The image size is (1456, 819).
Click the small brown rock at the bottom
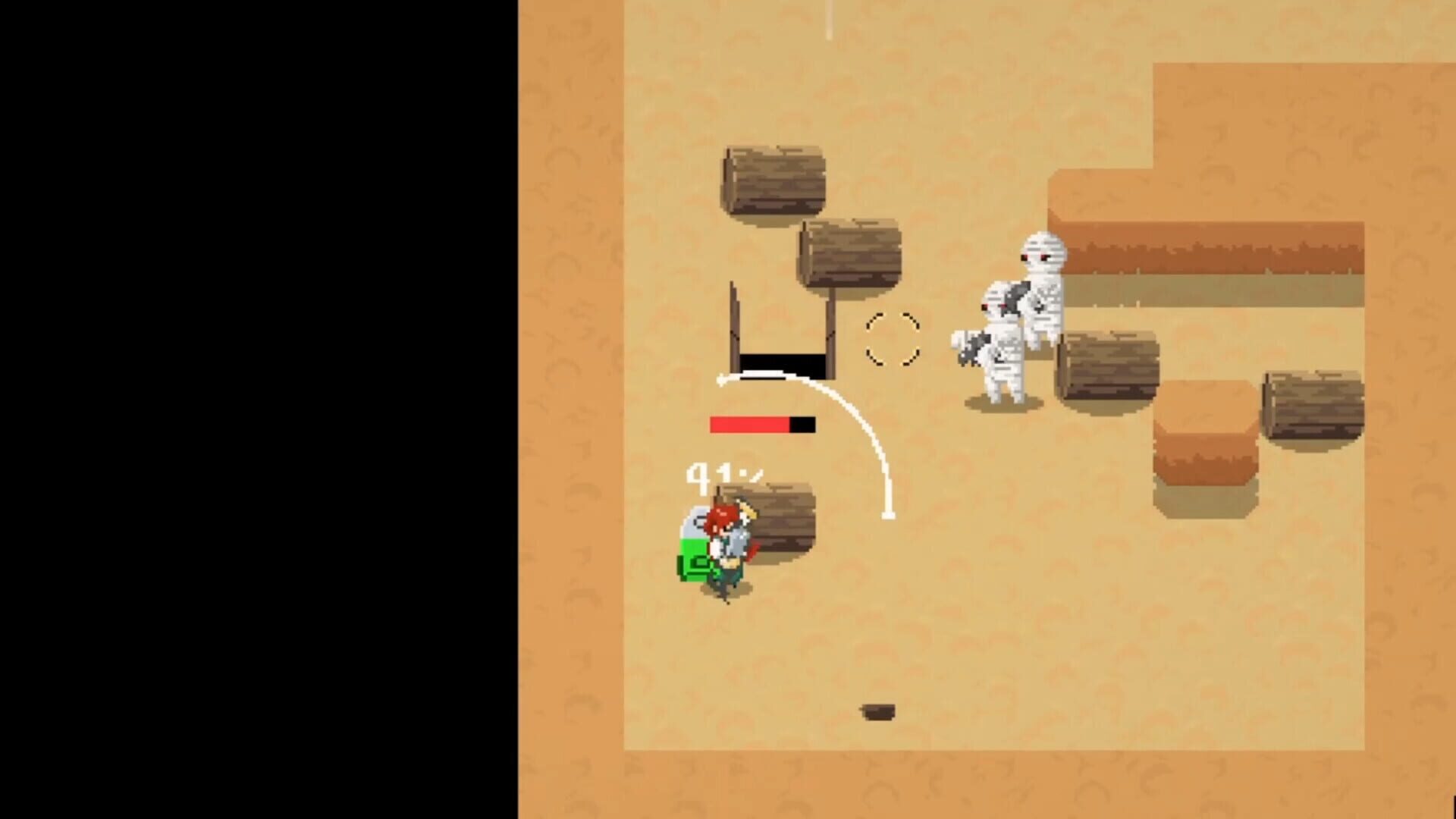click(x=880, y=711)
